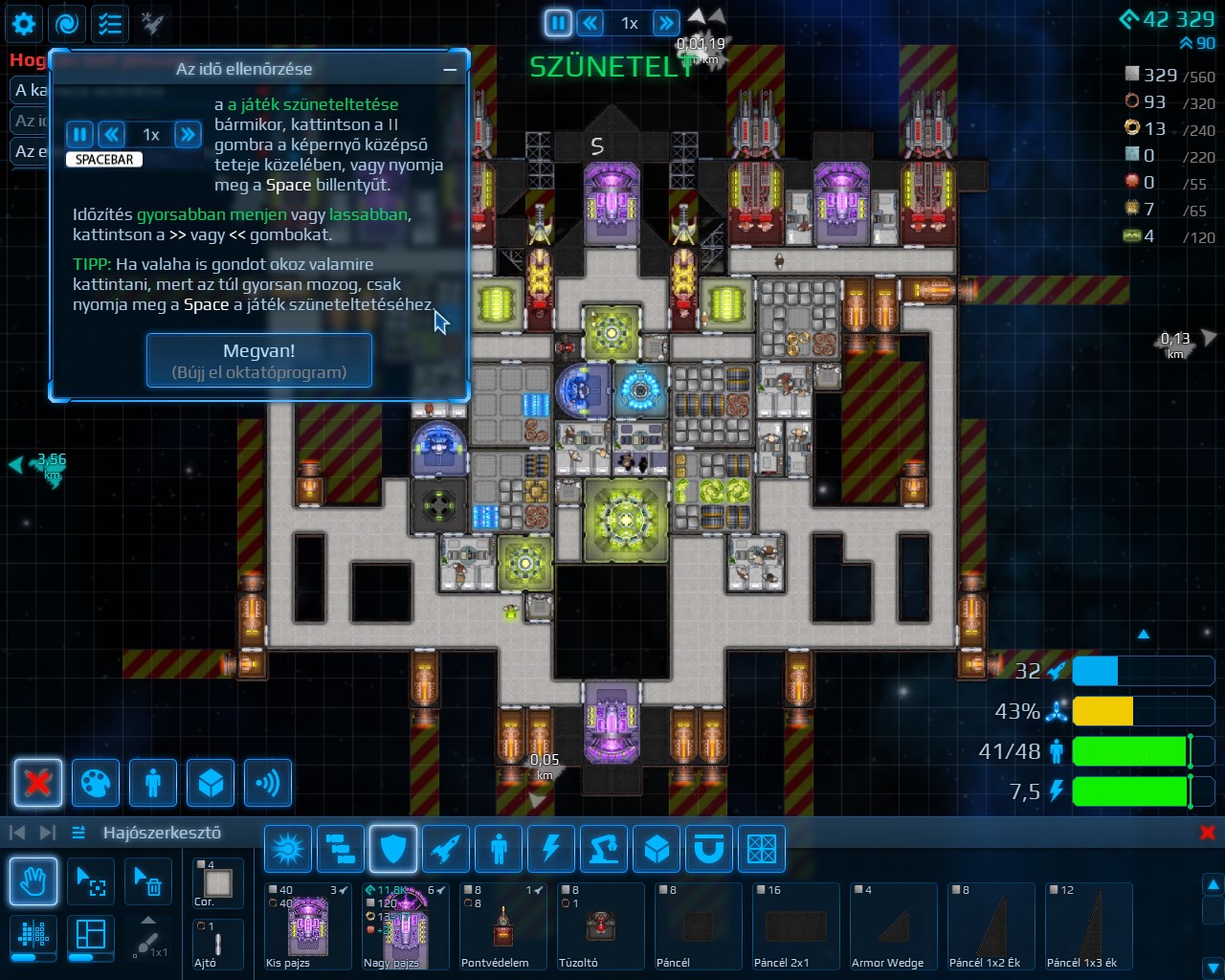Minimize the Az idő ellenőrzése tutorial panel

[450, 69]
